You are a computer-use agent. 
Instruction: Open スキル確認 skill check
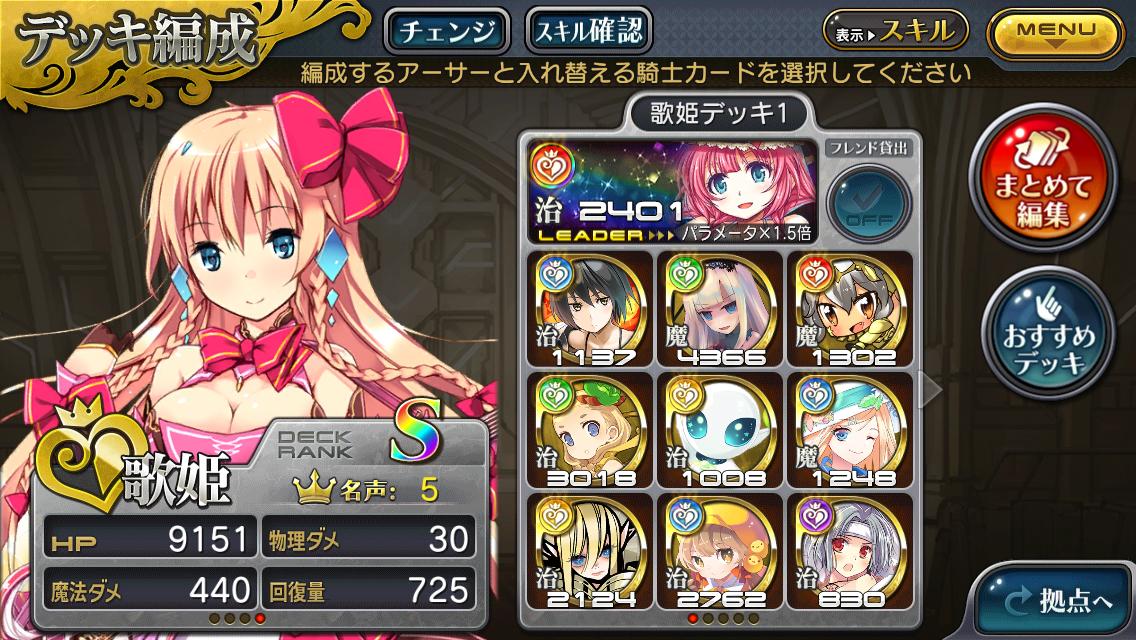pyautogui.click(x=588, y=31)
